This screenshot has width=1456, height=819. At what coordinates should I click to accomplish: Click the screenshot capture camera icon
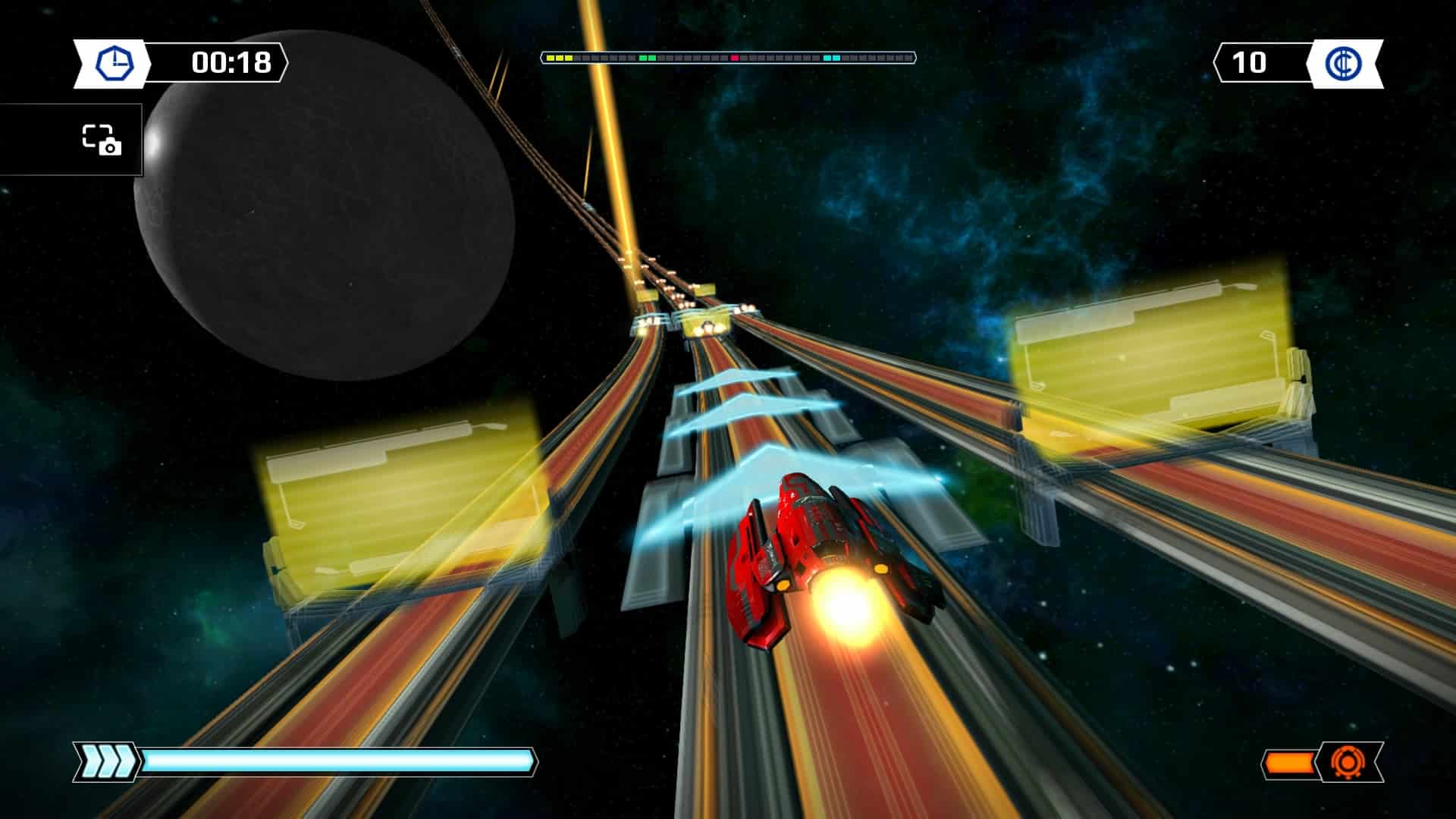coord(102,140)
